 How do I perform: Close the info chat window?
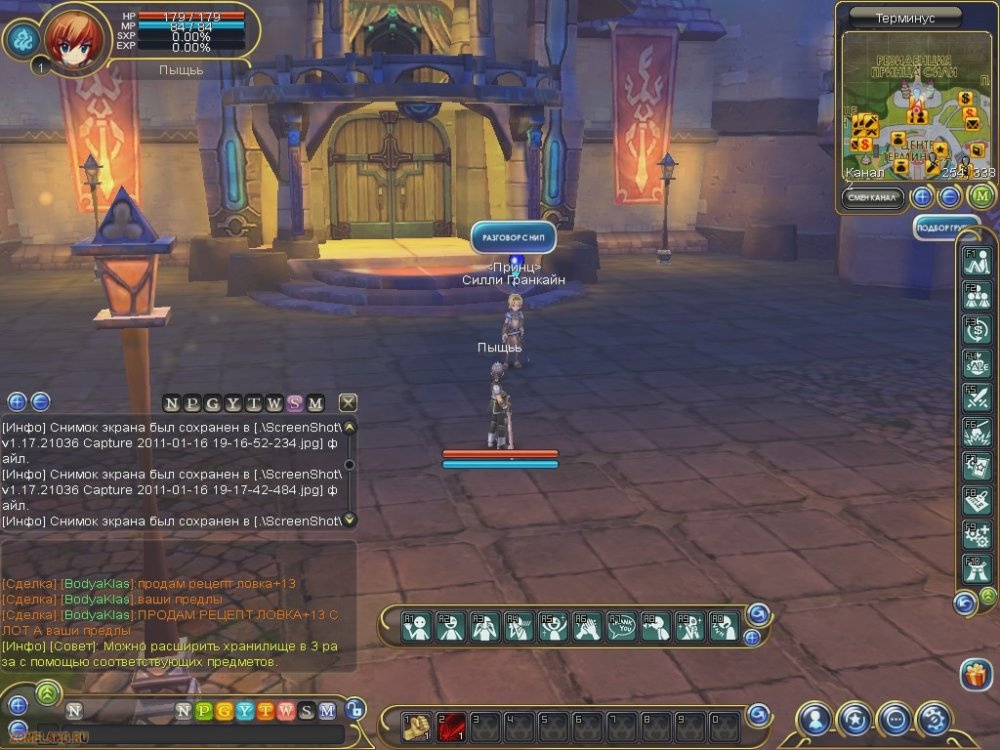(348, 403)
